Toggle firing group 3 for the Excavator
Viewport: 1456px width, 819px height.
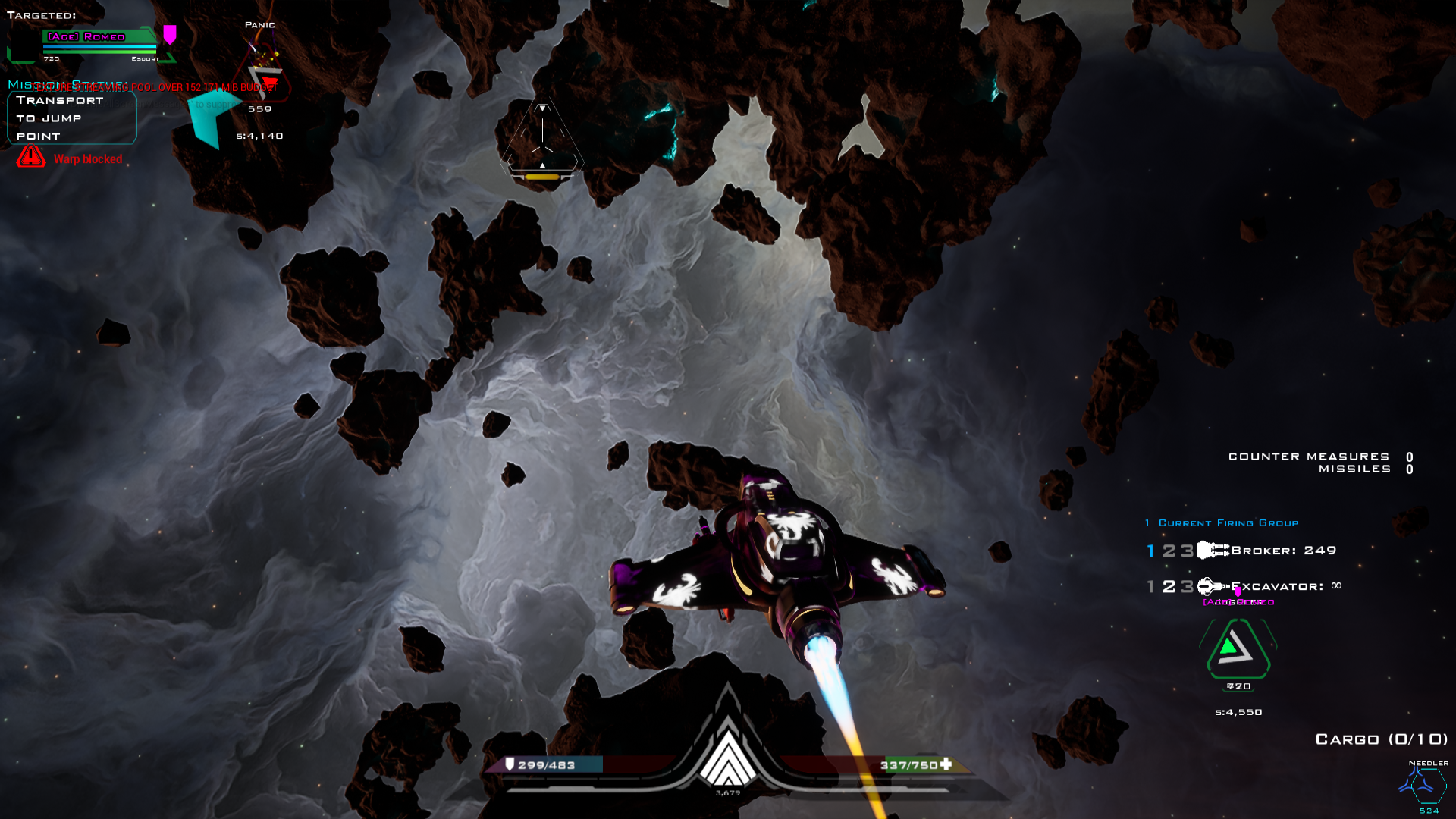click(1185, 585)
